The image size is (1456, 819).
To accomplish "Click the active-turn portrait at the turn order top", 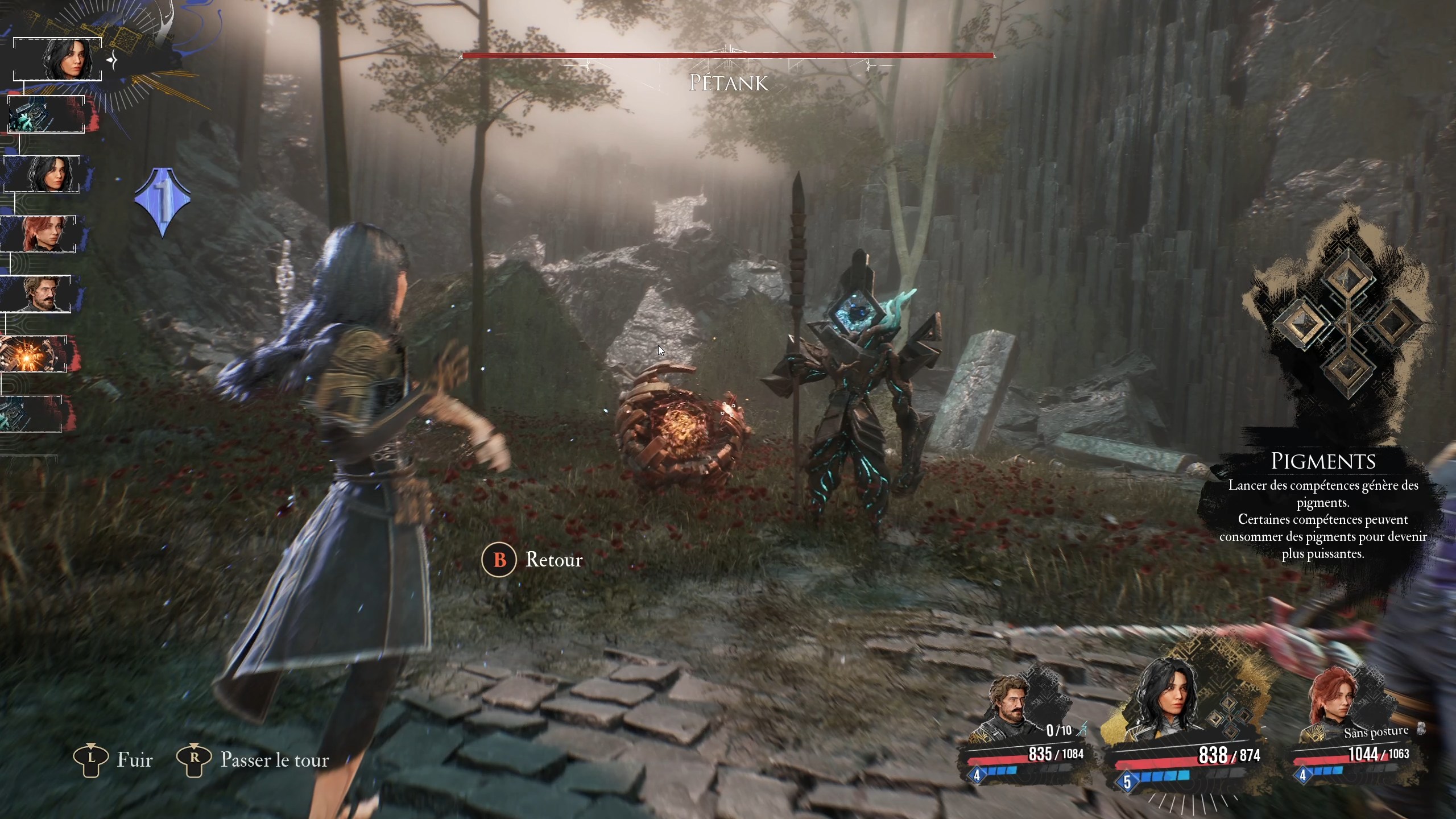I will point(63,59).
